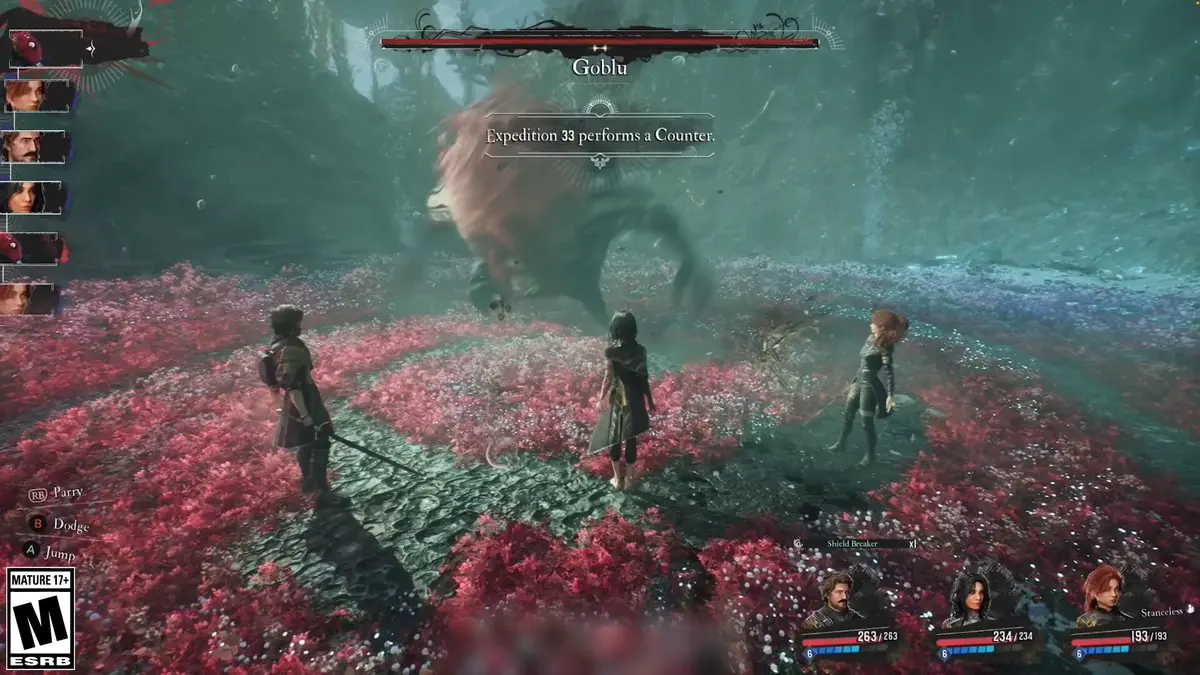Click the Shield Breaker status label

tap(854, 543)
